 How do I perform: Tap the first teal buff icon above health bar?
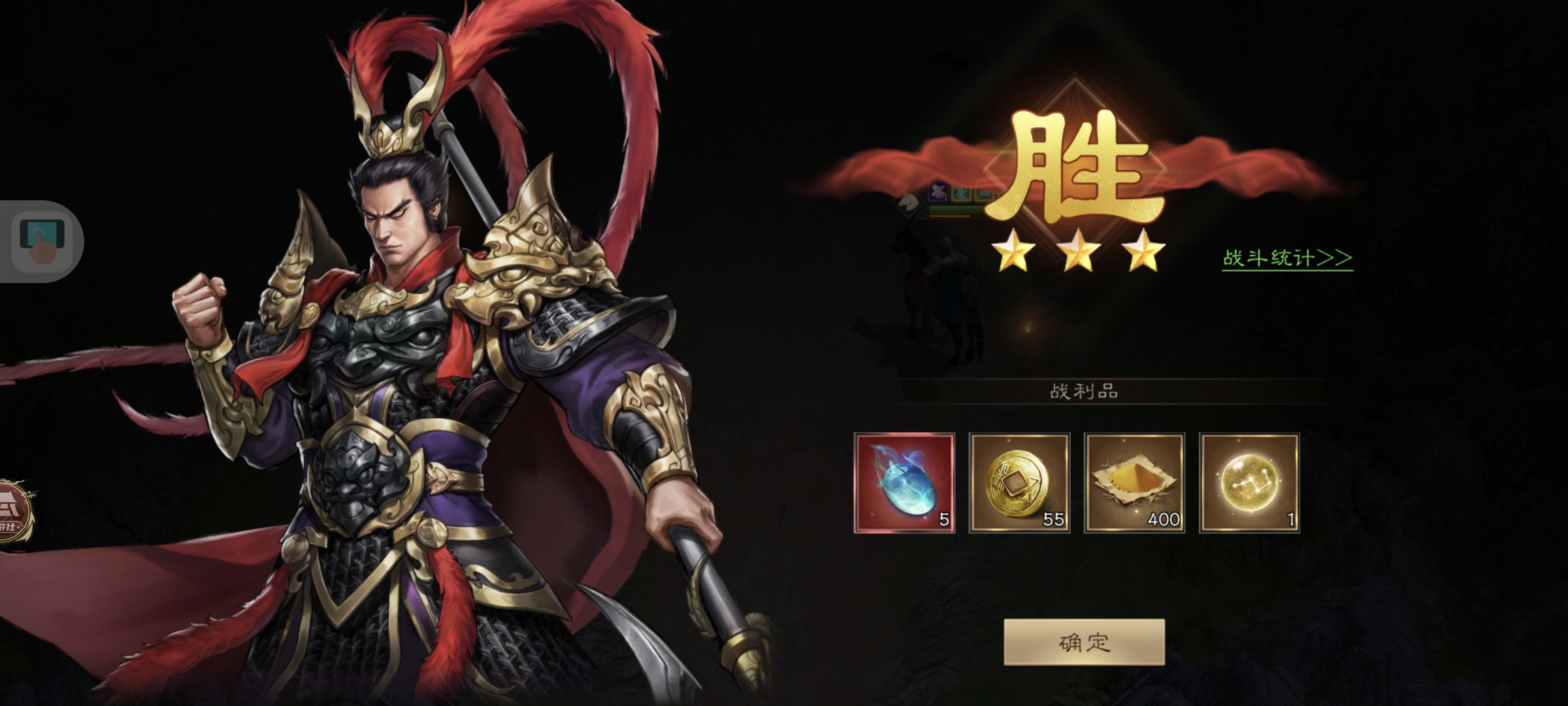click(x=960, y=195)
